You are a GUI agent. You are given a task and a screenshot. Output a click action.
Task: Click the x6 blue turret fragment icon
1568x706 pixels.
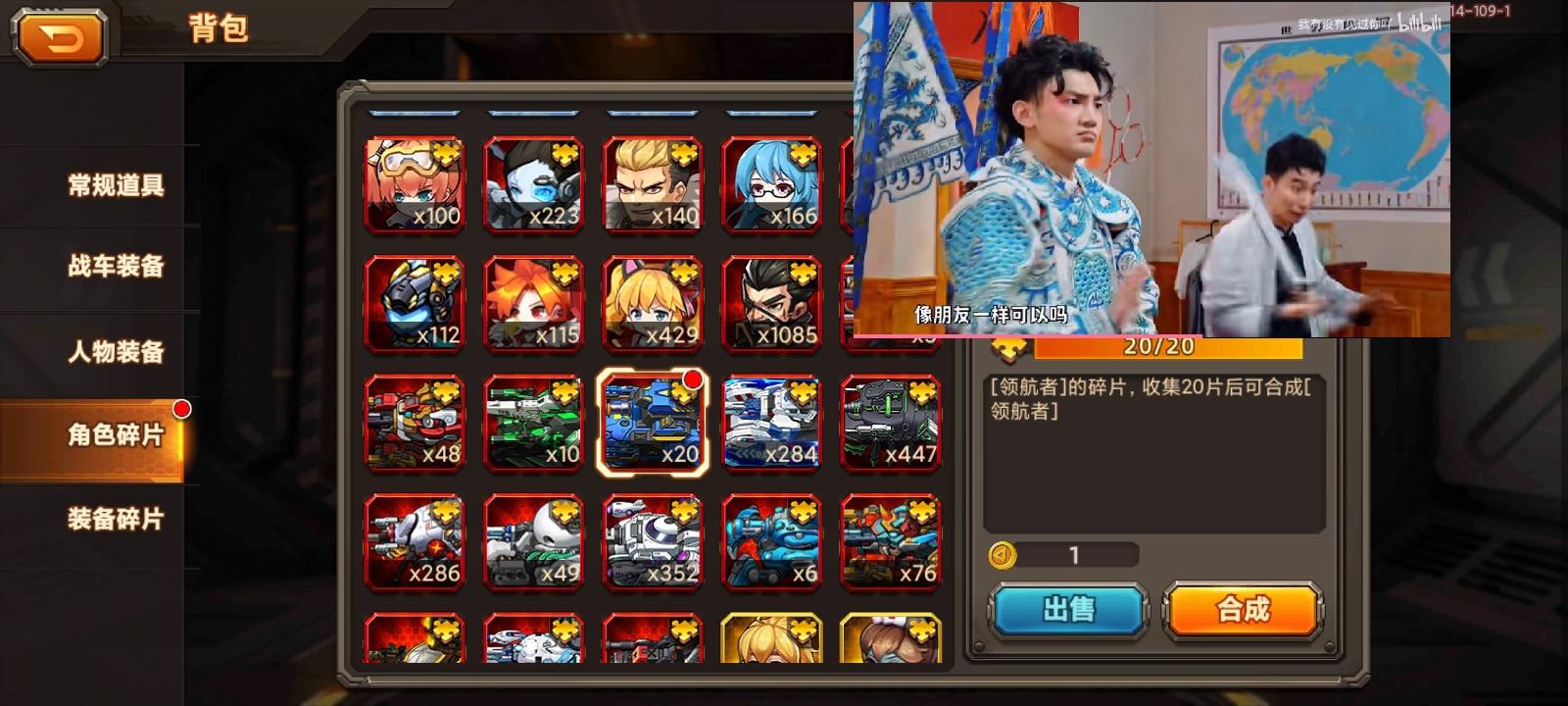pyautogui.click(x=770, y=541)
